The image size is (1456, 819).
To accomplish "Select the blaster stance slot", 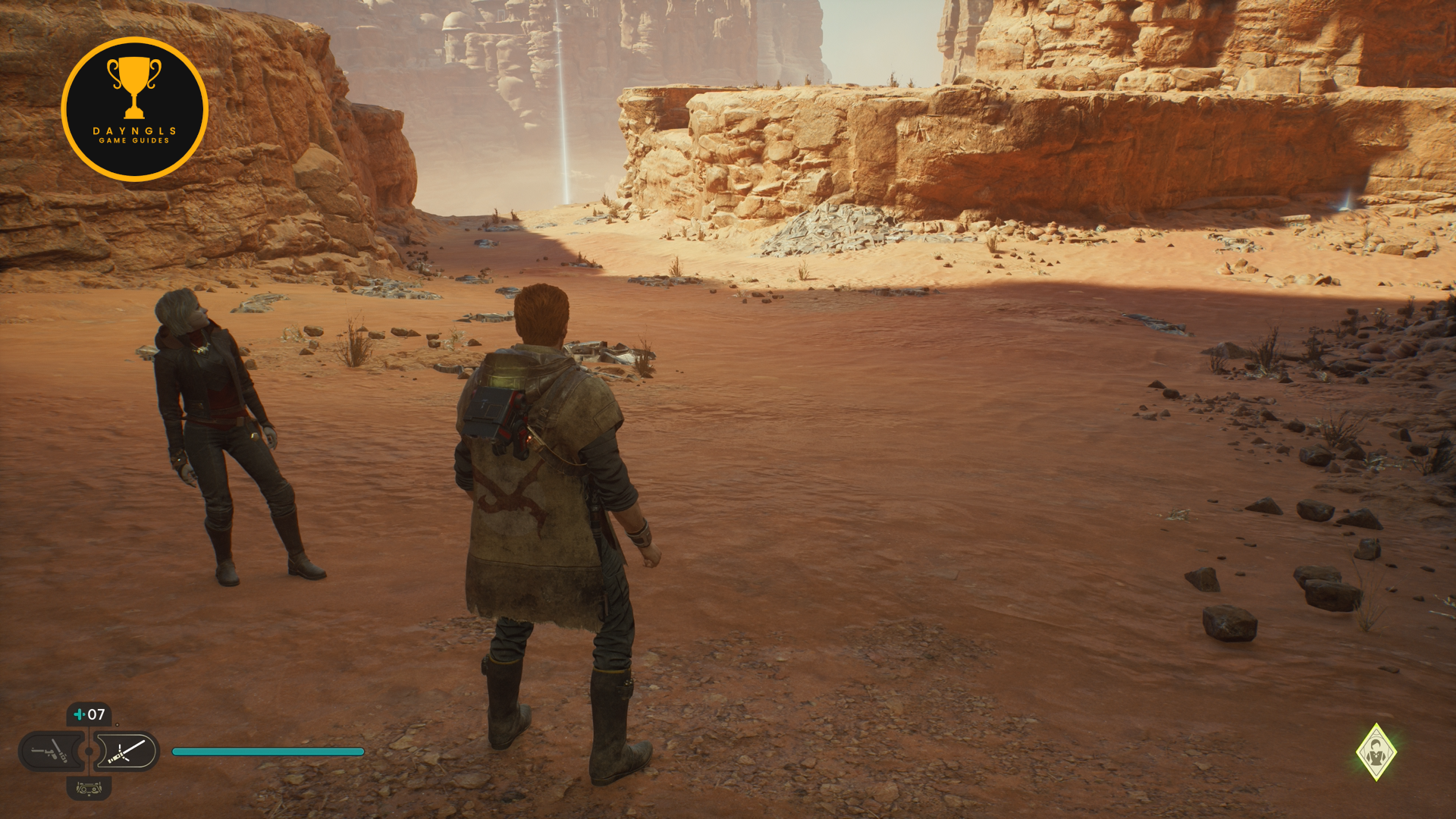I will 50,752.
